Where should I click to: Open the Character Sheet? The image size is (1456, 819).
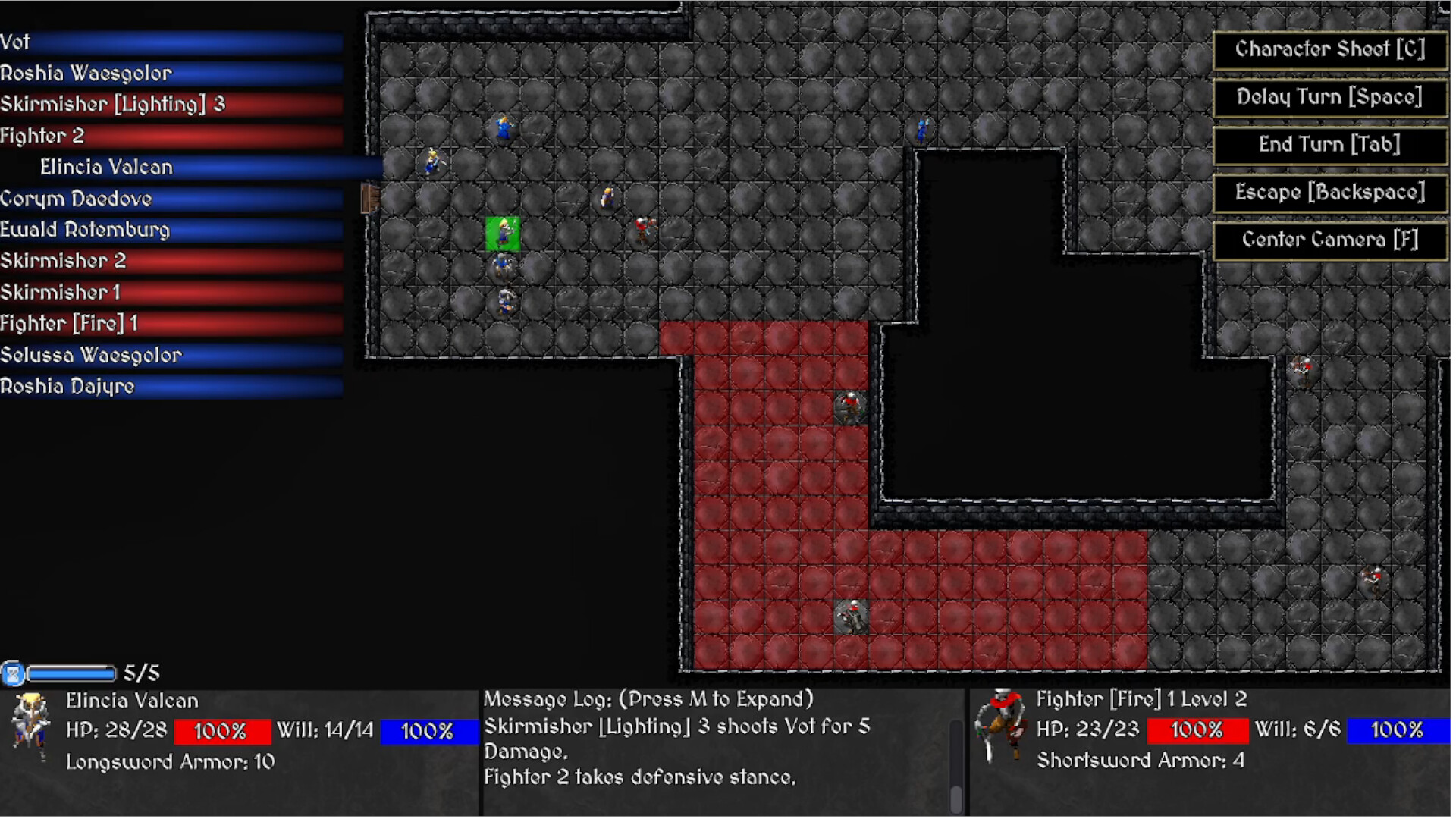tap(1329, 50)
